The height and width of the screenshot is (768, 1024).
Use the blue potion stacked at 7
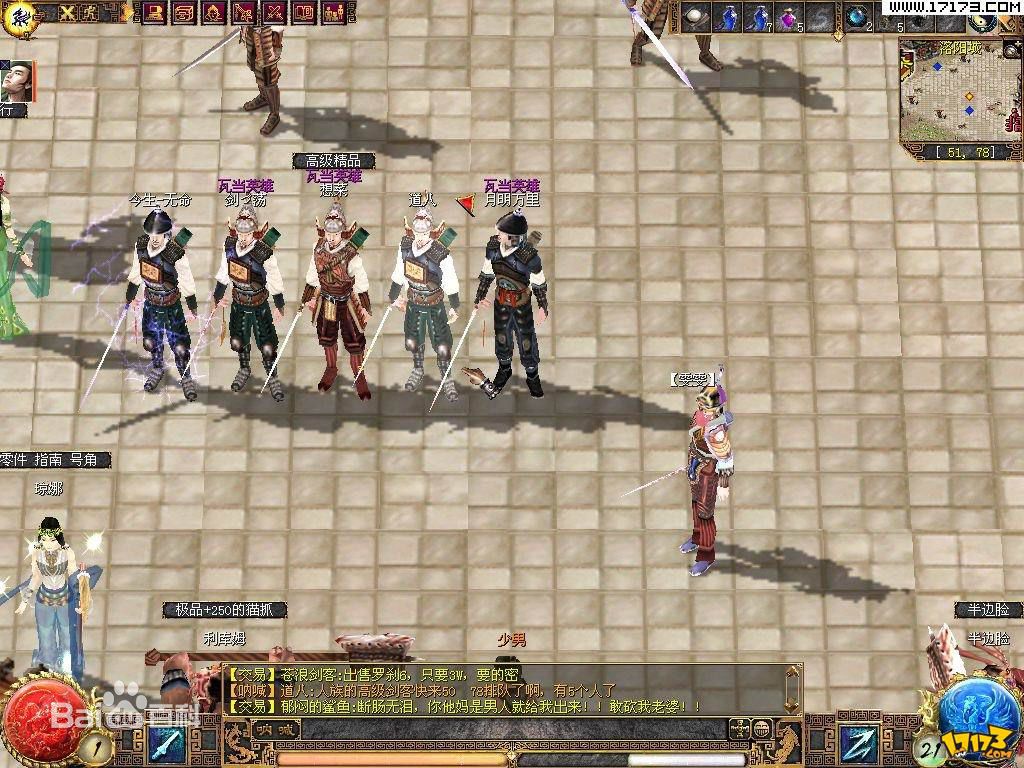[758, 17]
